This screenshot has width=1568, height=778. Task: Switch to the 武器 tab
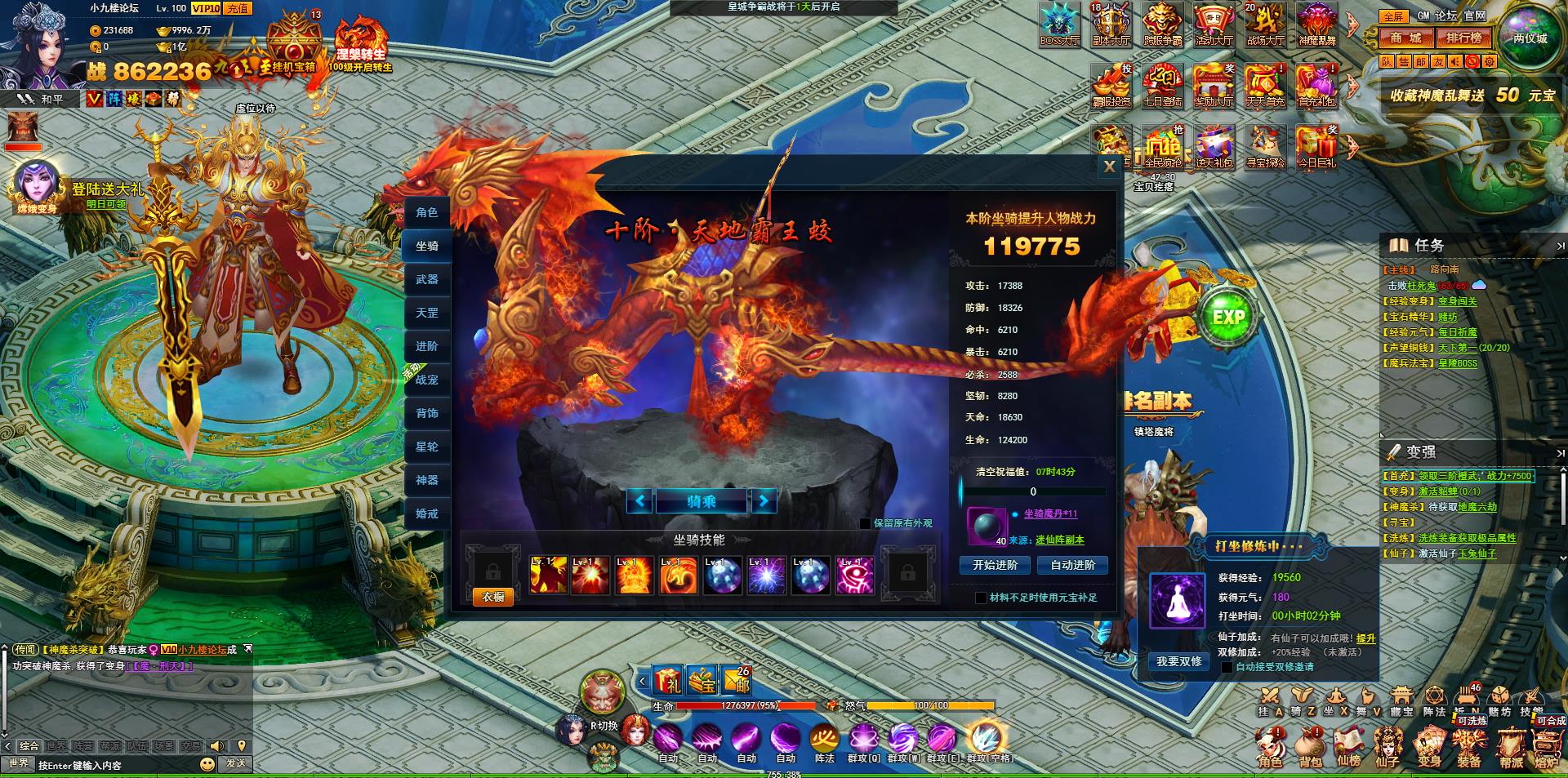[426, 279]
